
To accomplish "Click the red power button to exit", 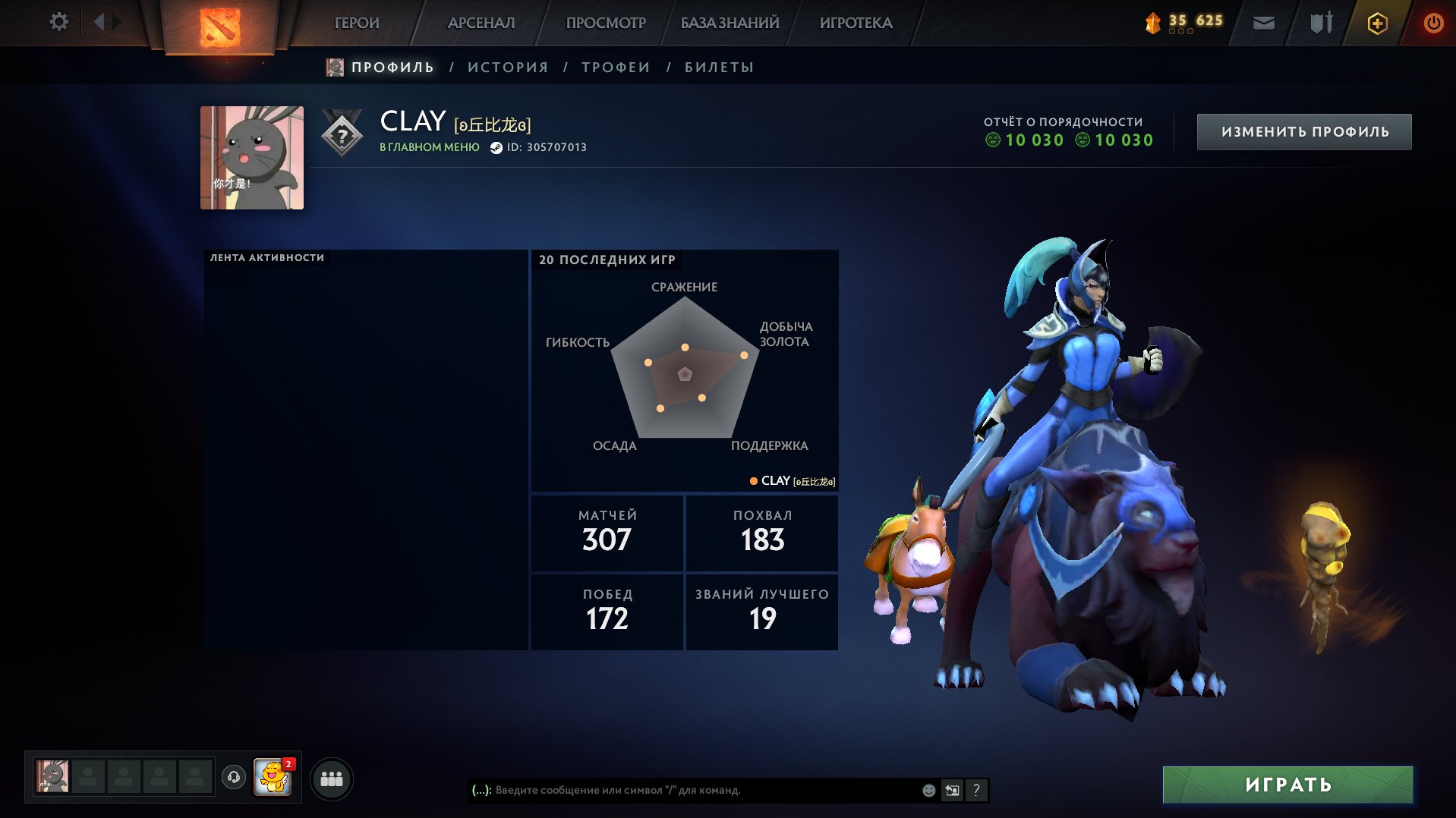I will 1434,23.
